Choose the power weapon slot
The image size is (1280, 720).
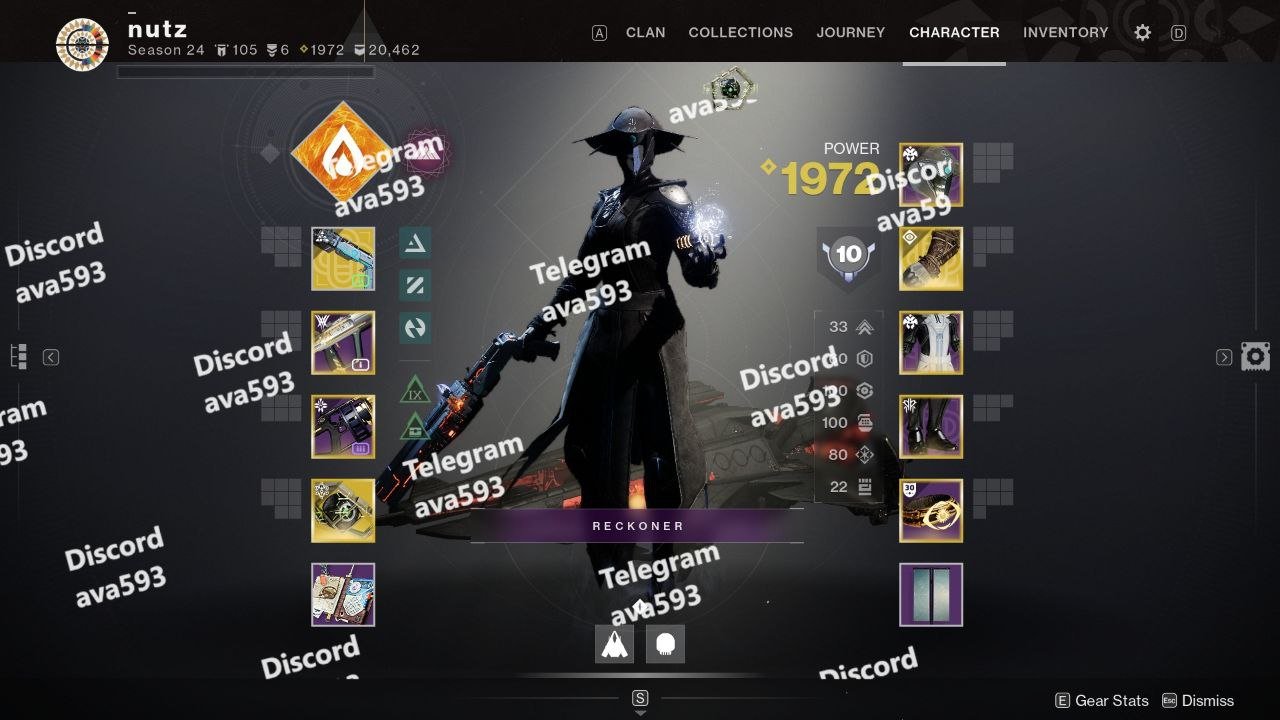(343, 427)
